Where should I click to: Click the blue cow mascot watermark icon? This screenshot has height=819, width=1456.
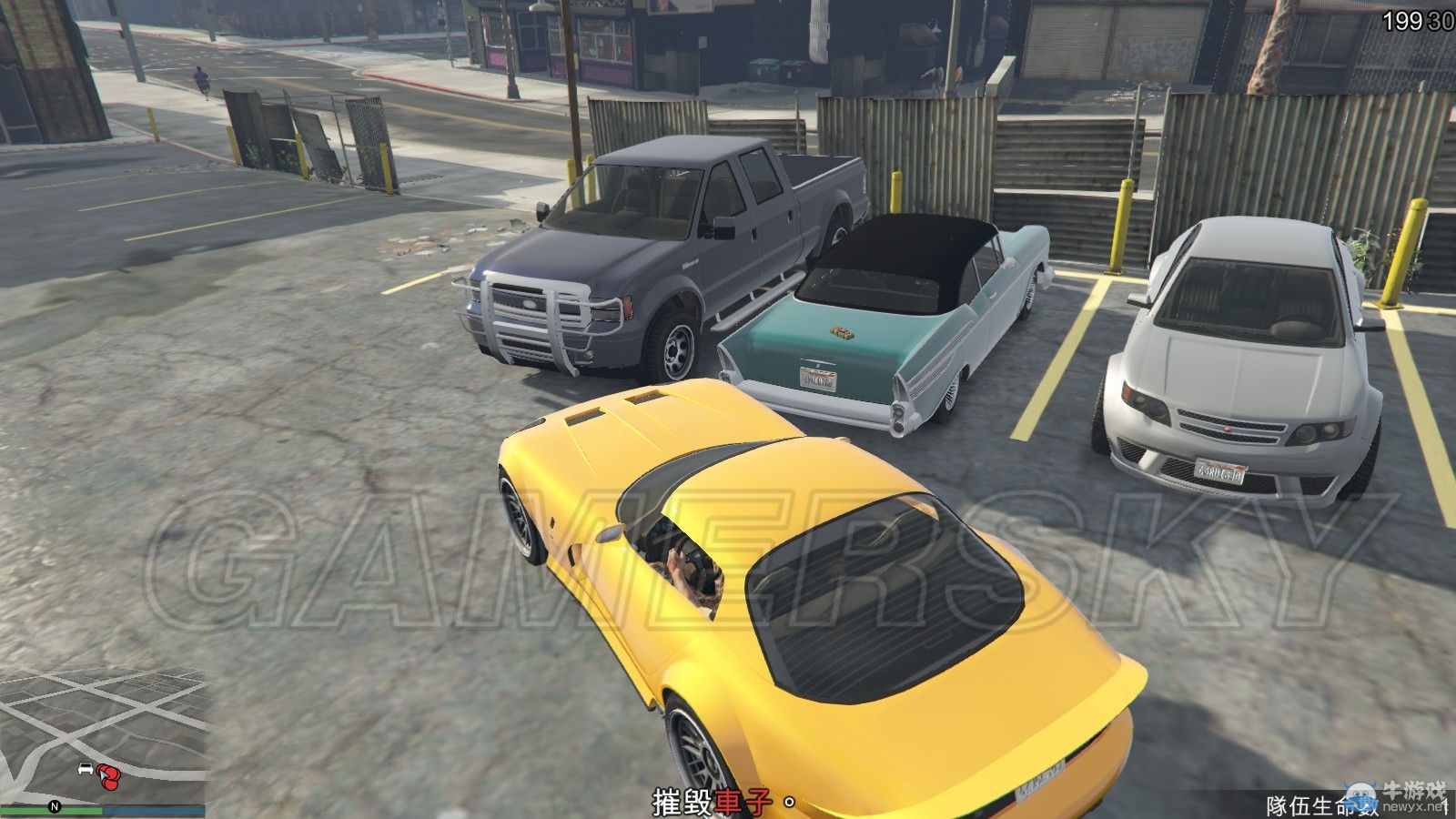(1360, 795)
